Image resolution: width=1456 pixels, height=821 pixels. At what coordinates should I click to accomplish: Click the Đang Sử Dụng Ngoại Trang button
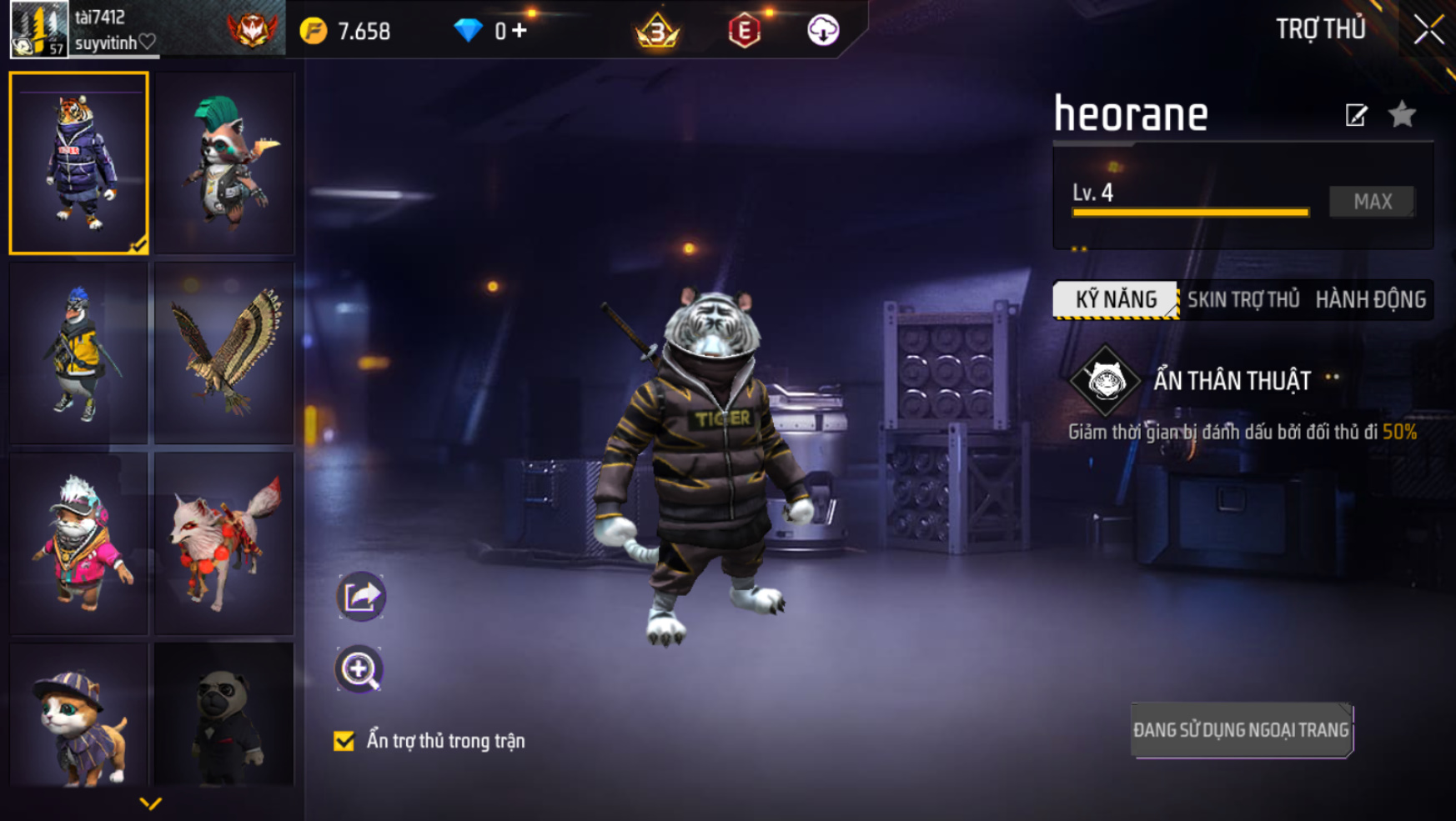point(1241,730)
